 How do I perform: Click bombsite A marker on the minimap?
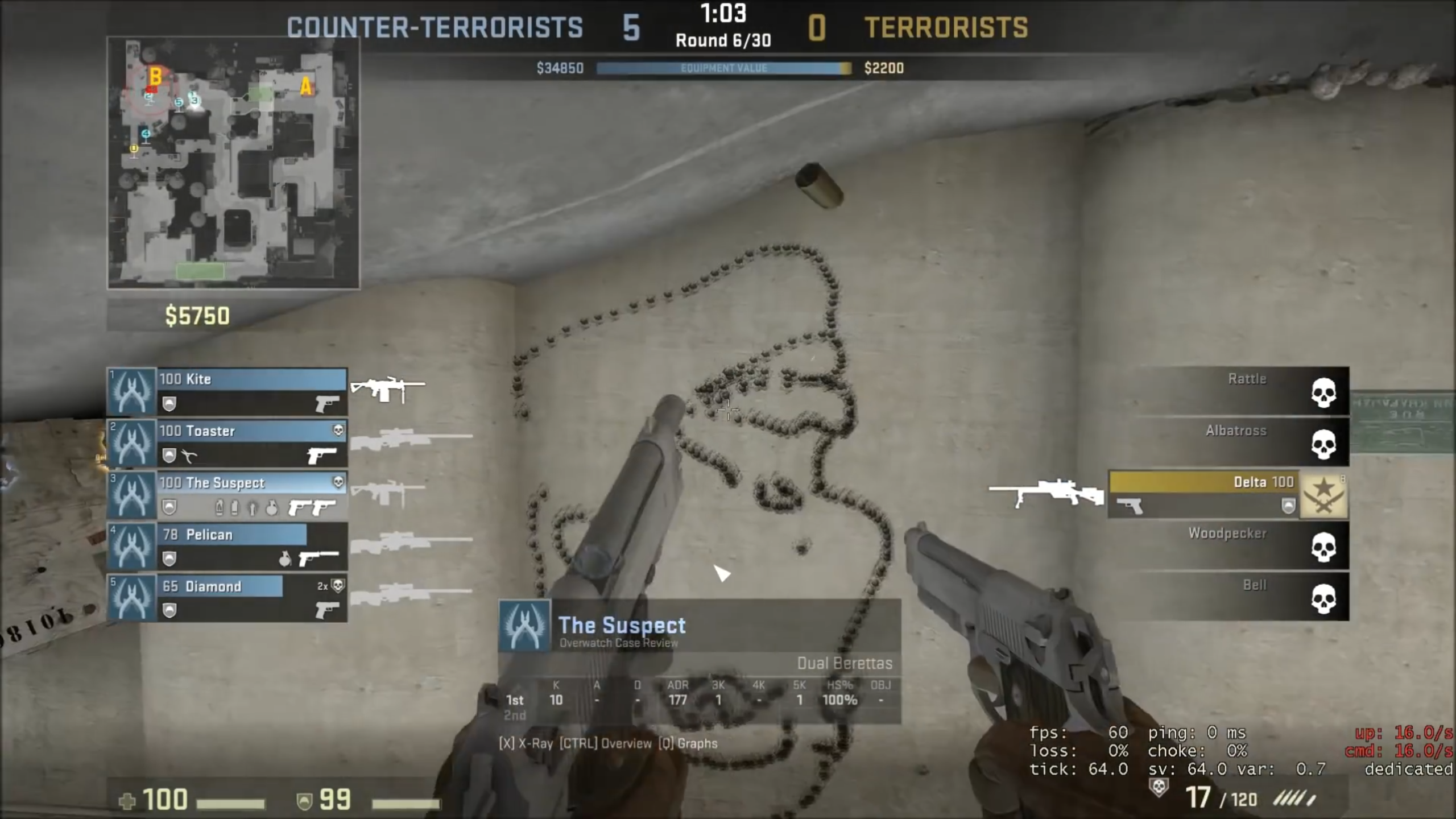point(306,86)
